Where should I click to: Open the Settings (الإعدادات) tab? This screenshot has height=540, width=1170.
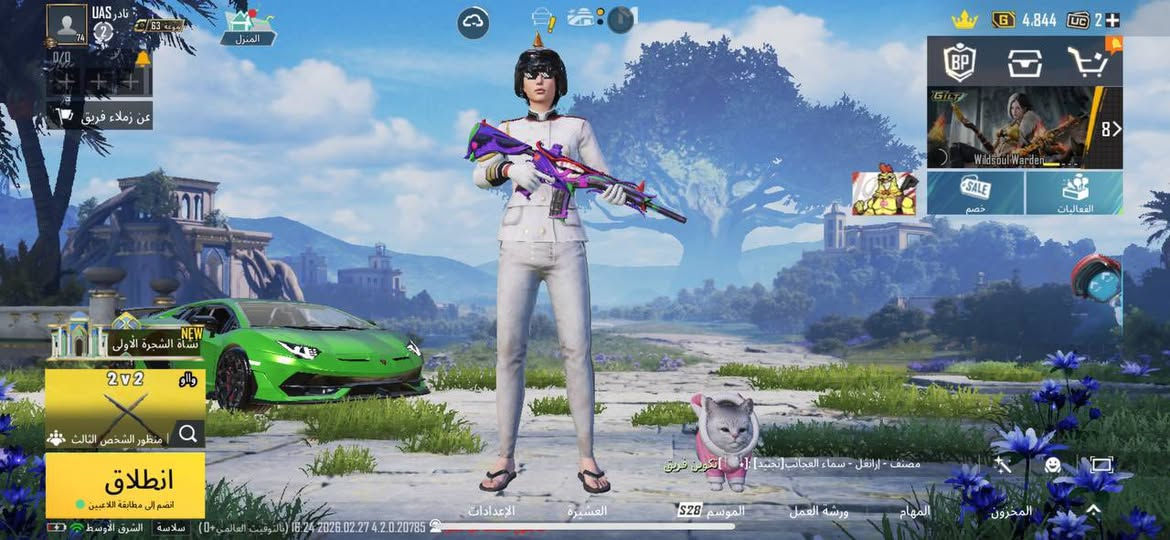coord(492,511)
